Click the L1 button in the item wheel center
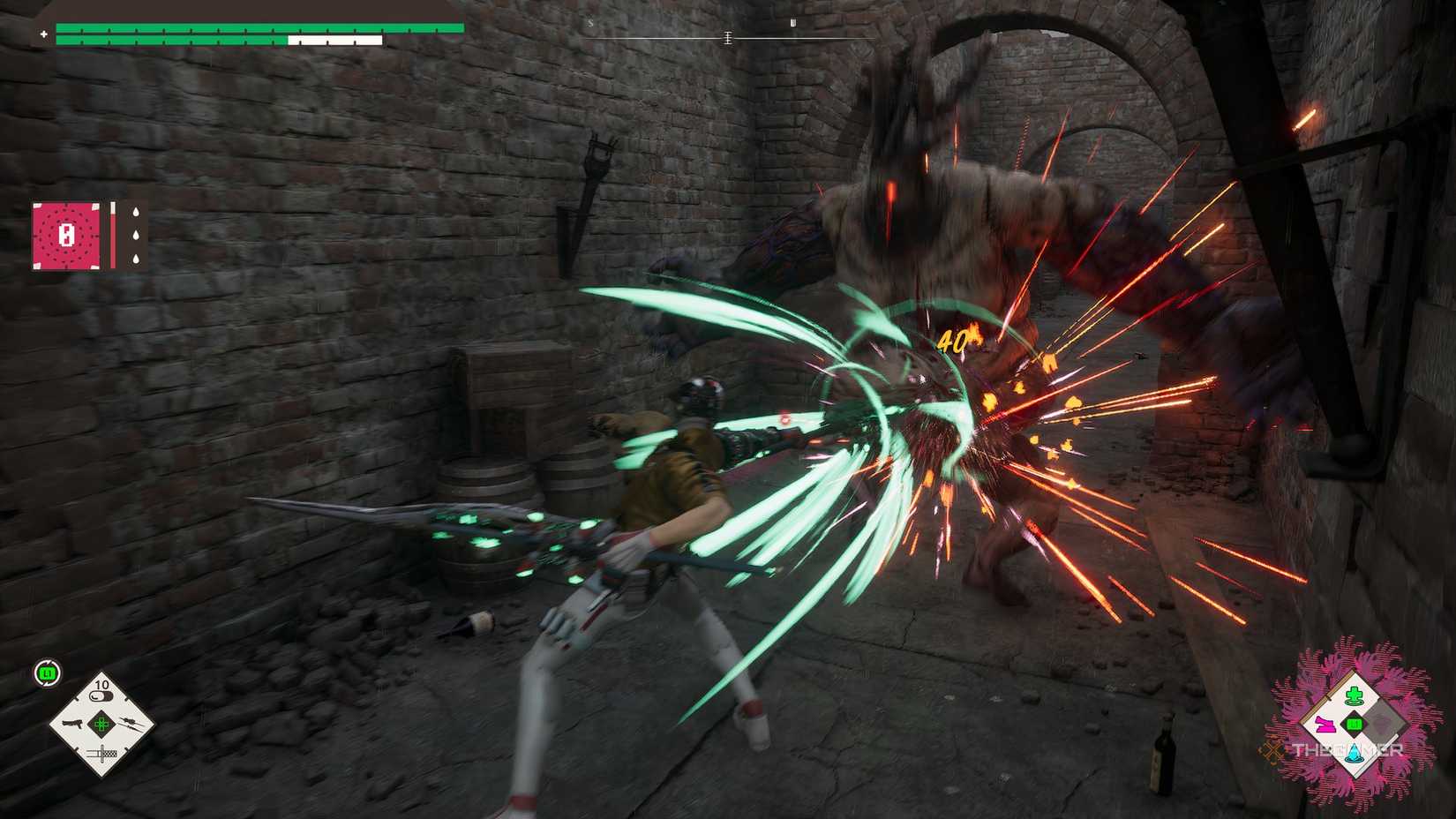 point(1353,723)
